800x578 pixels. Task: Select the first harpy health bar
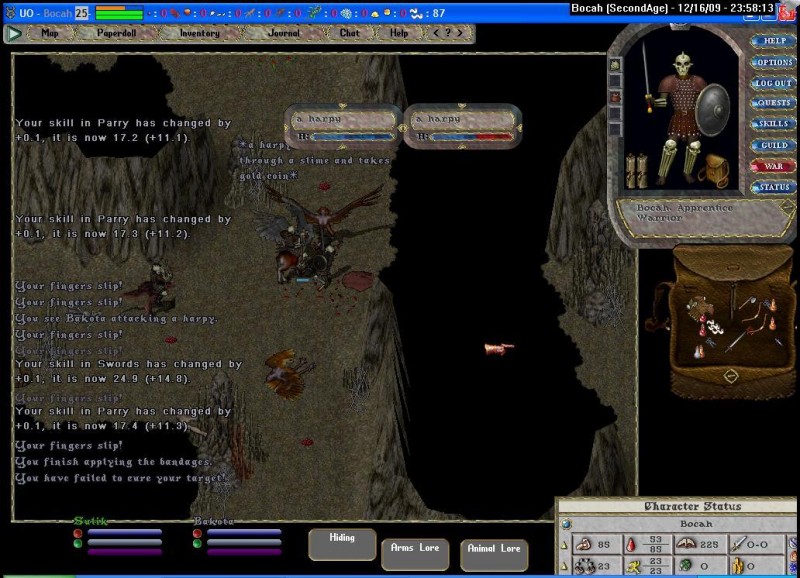point(343,126)
